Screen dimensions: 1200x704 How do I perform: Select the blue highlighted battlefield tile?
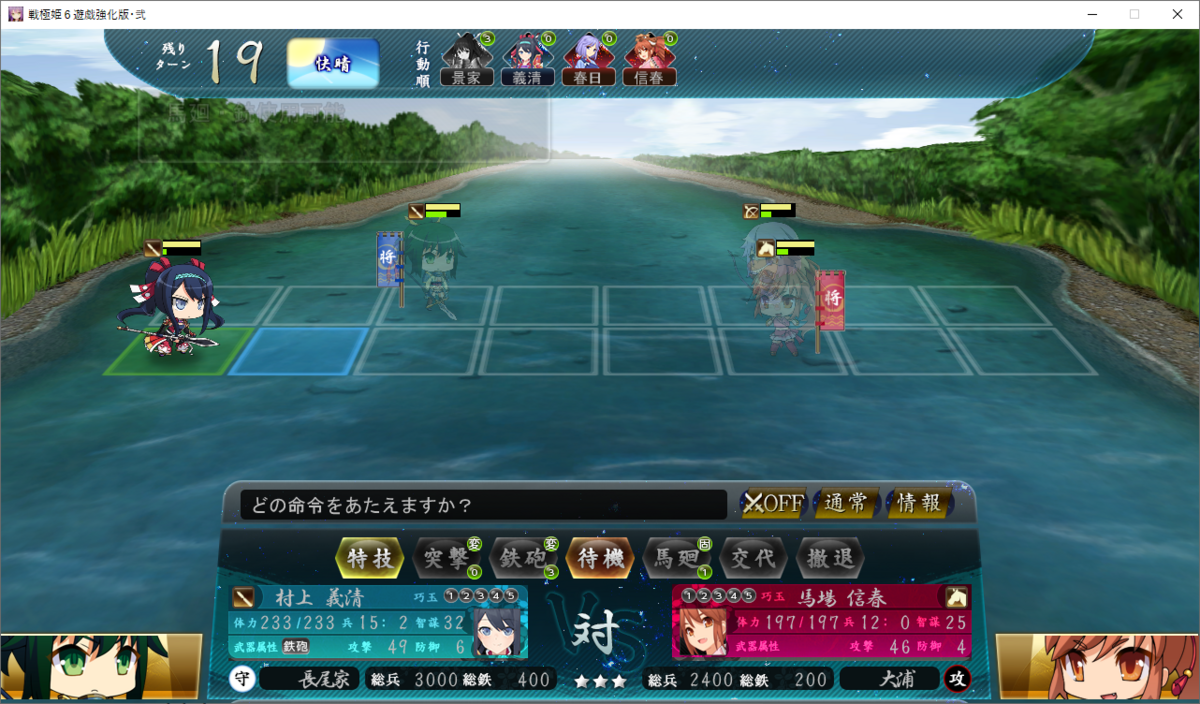(292, 351)
